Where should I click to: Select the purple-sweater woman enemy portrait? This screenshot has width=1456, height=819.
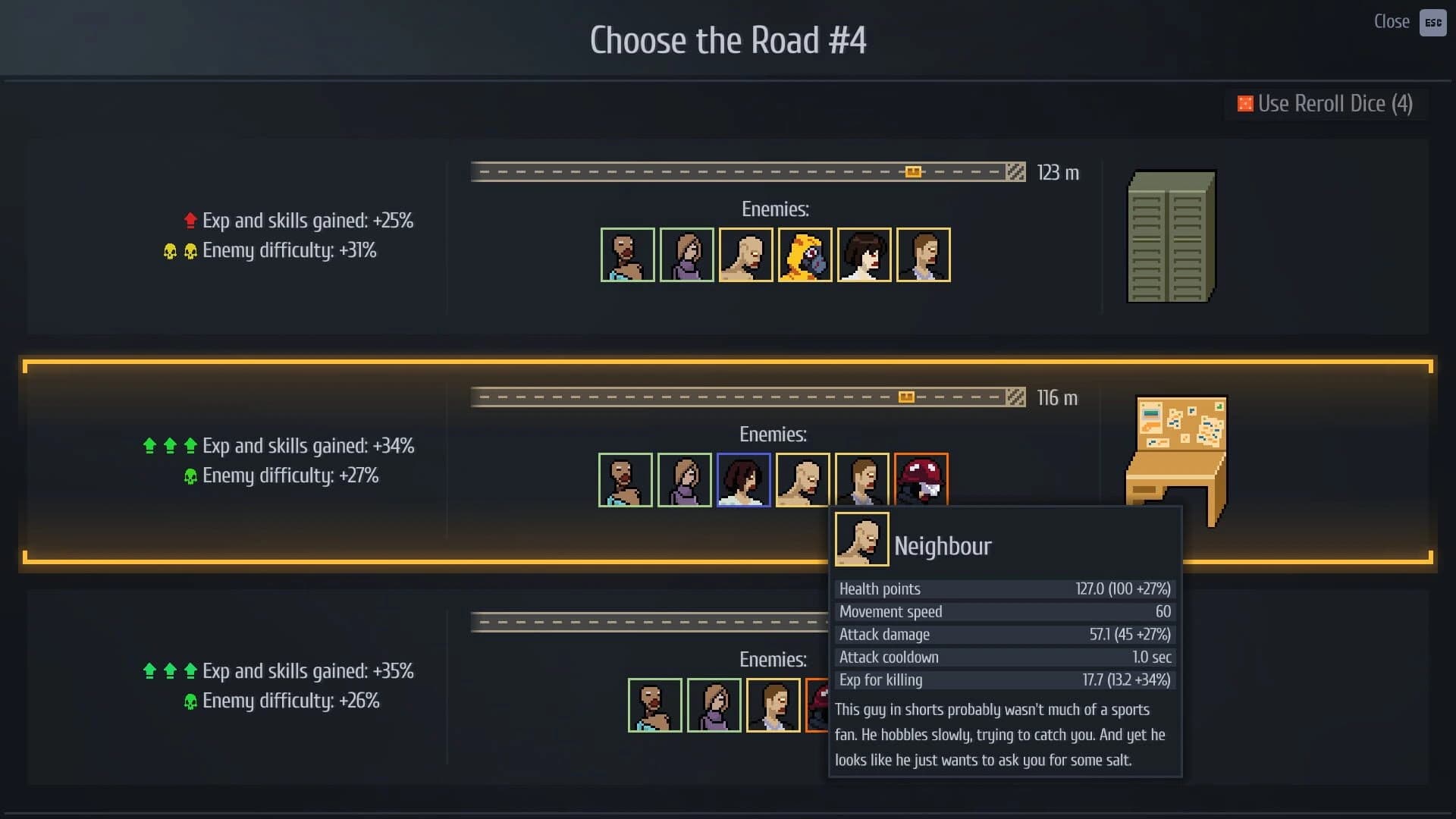(x=686, y=255)
